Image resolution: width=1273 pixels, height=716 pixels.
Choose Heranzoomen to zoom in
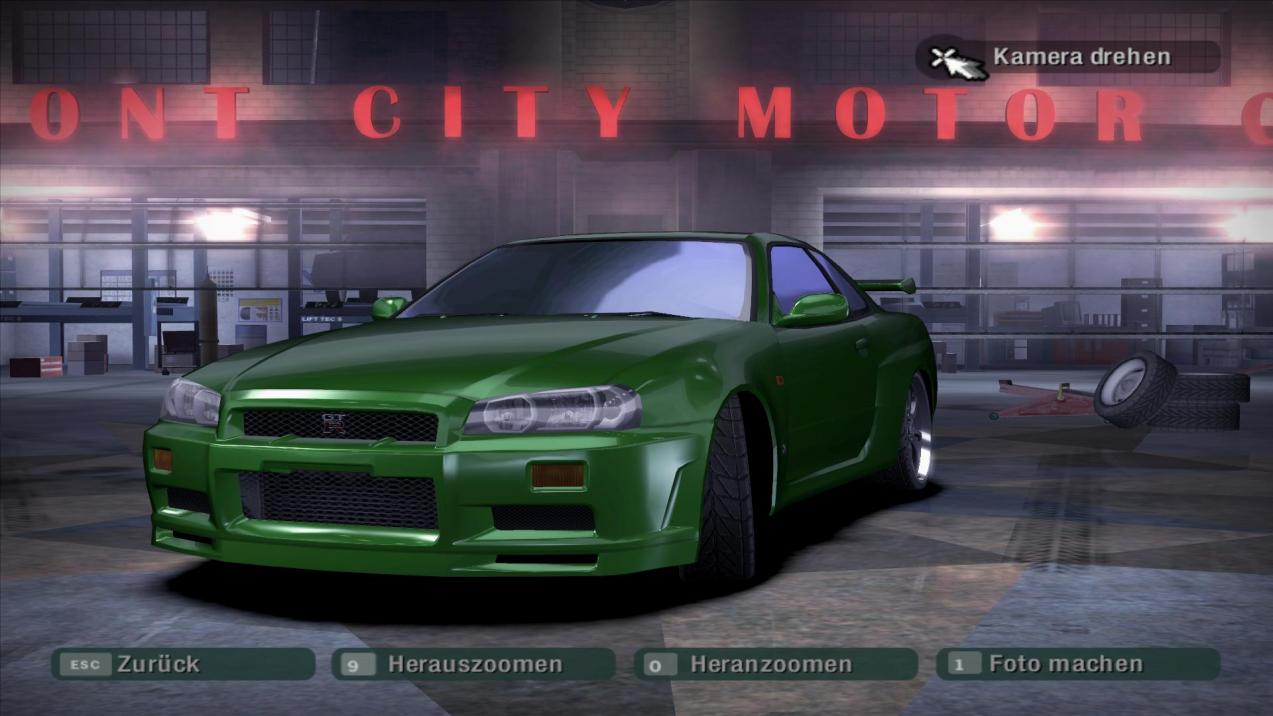point(775,664)
